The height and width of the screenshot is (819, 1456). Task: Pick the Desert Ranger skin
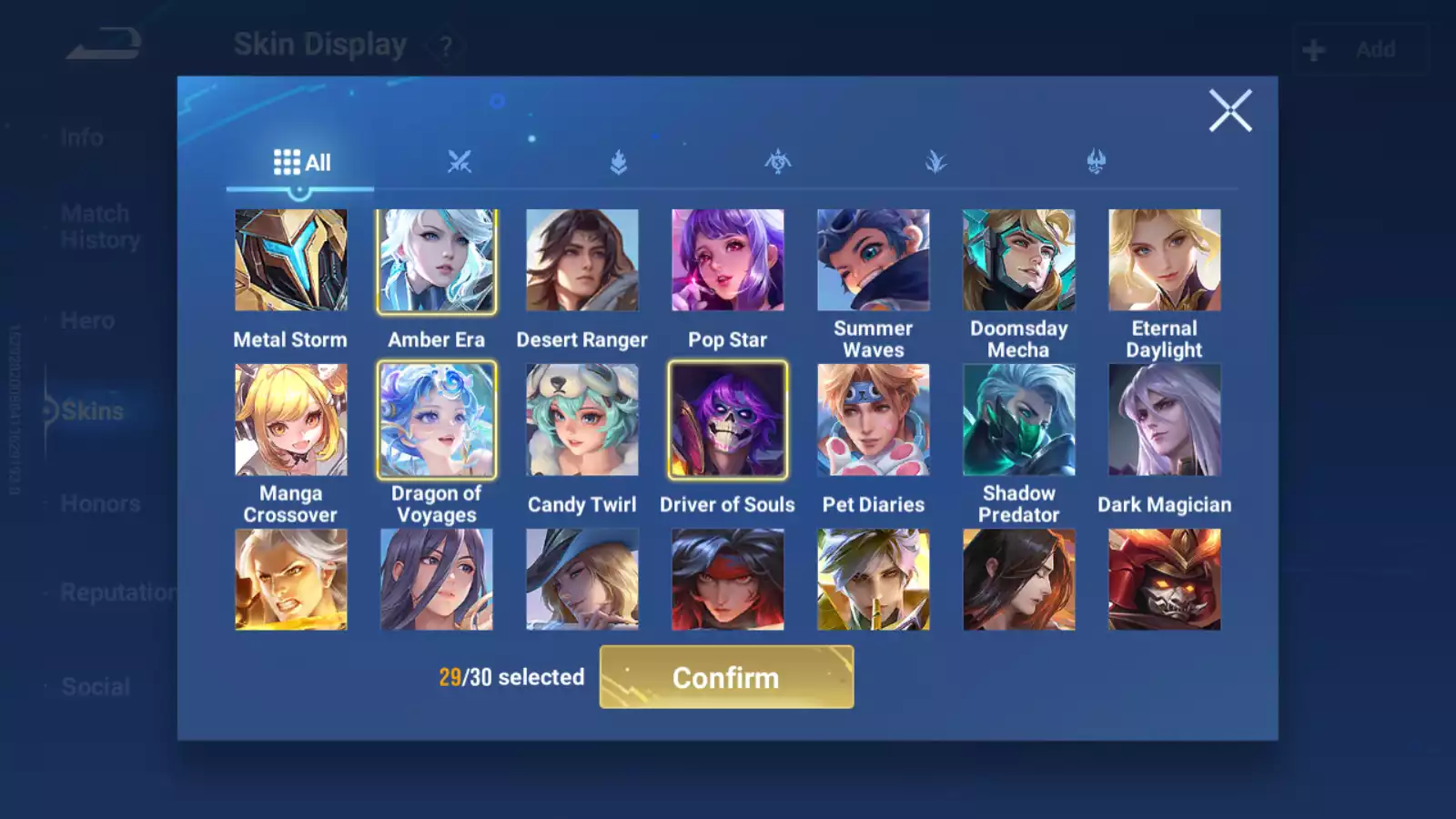[582, 261]
